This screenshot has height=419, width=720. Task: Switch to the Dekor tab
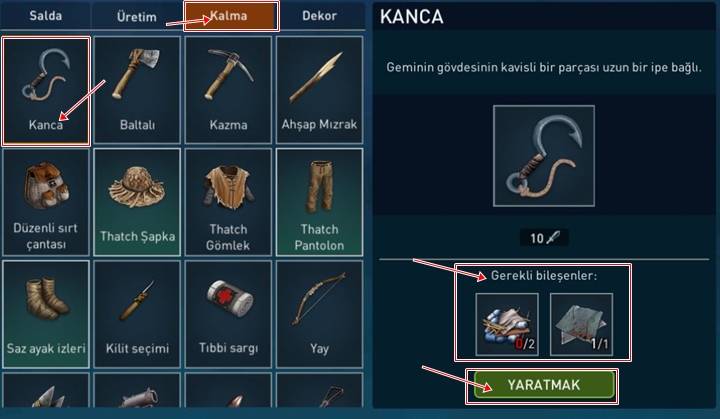point(319,16)
